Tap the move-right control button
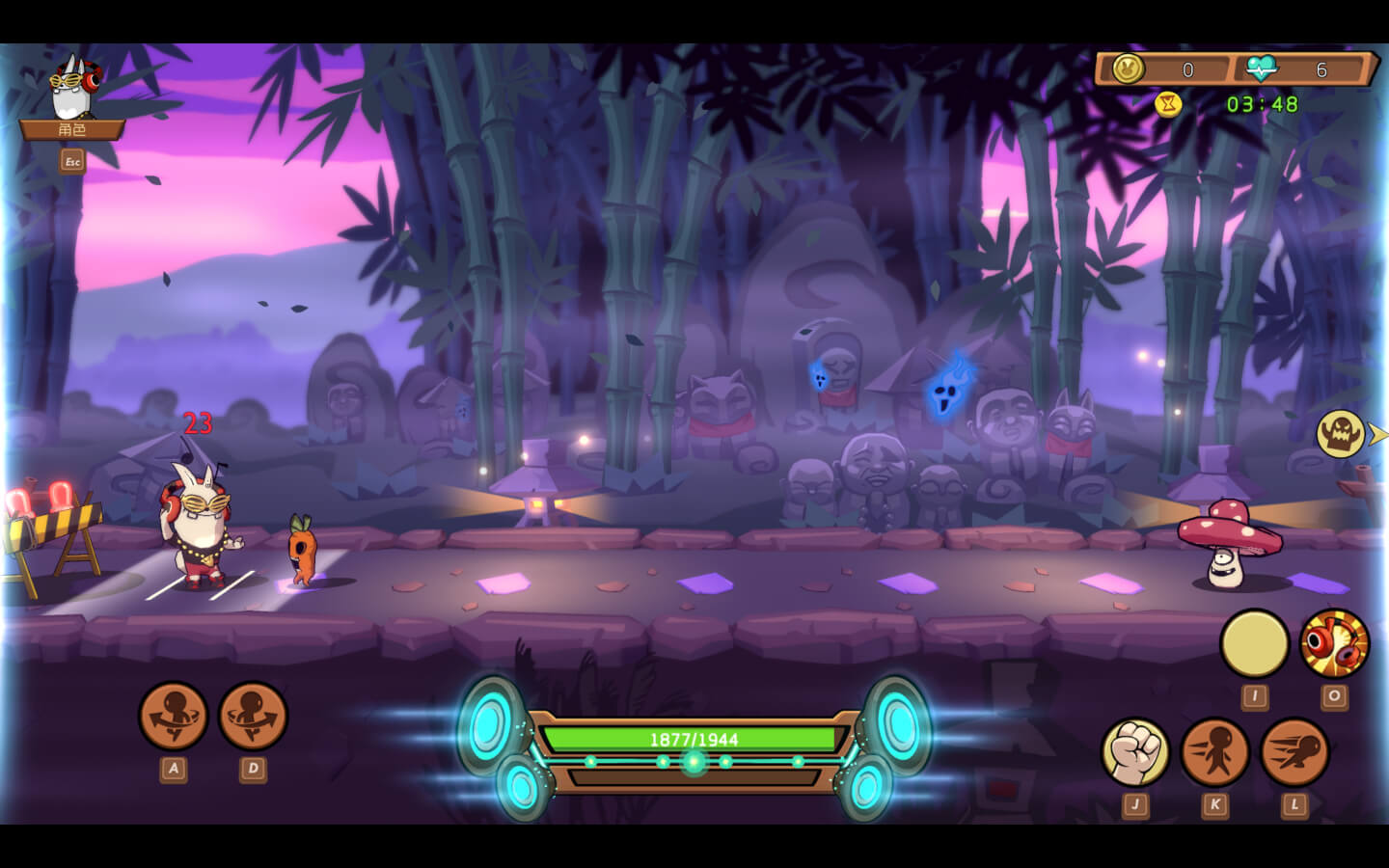The width and height of the screenshot is (1389, 868). (253, 716)
